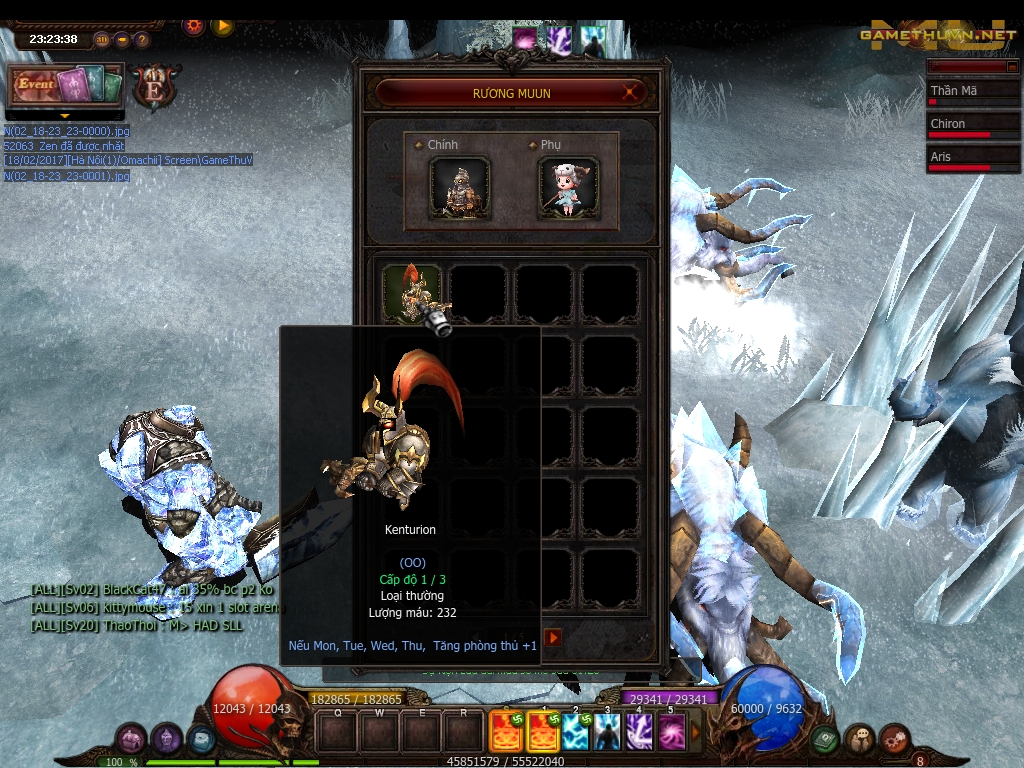The width and height of the screenshot is (1024, 768).
Task: Close the Rương Muun window
Action: tap(631, 93)
